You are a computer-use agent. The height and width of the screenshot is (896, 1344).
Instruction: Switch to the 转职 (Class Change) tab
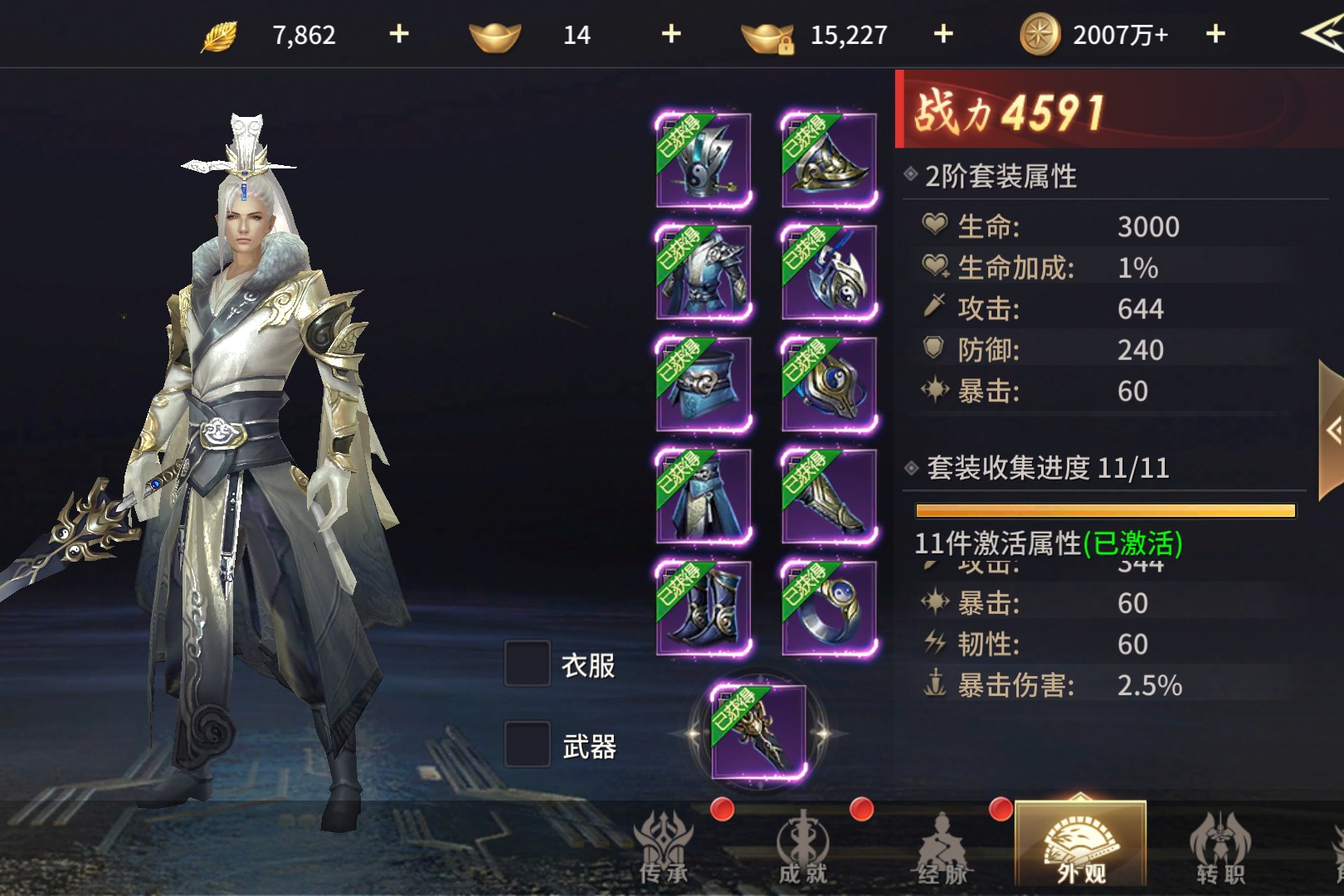coord(1220,846)
